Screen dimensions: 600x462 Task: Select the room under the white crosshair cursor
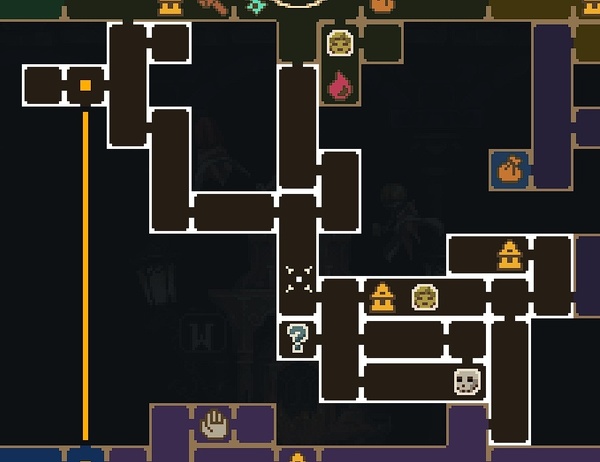coord(298,277)
